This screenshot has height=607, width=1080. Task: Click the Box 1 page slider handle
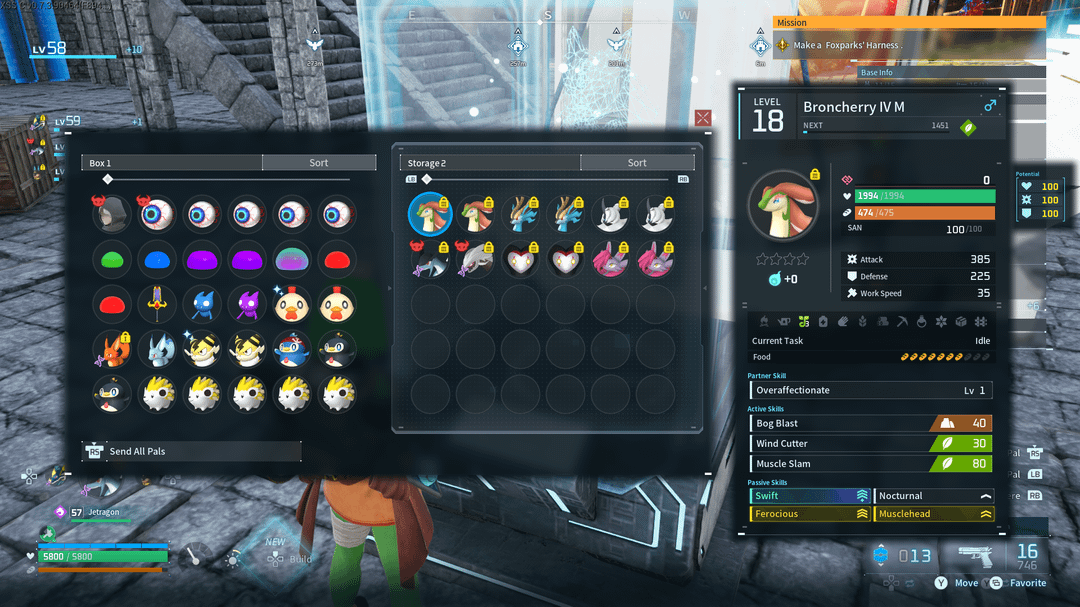(x=108, y=180)
